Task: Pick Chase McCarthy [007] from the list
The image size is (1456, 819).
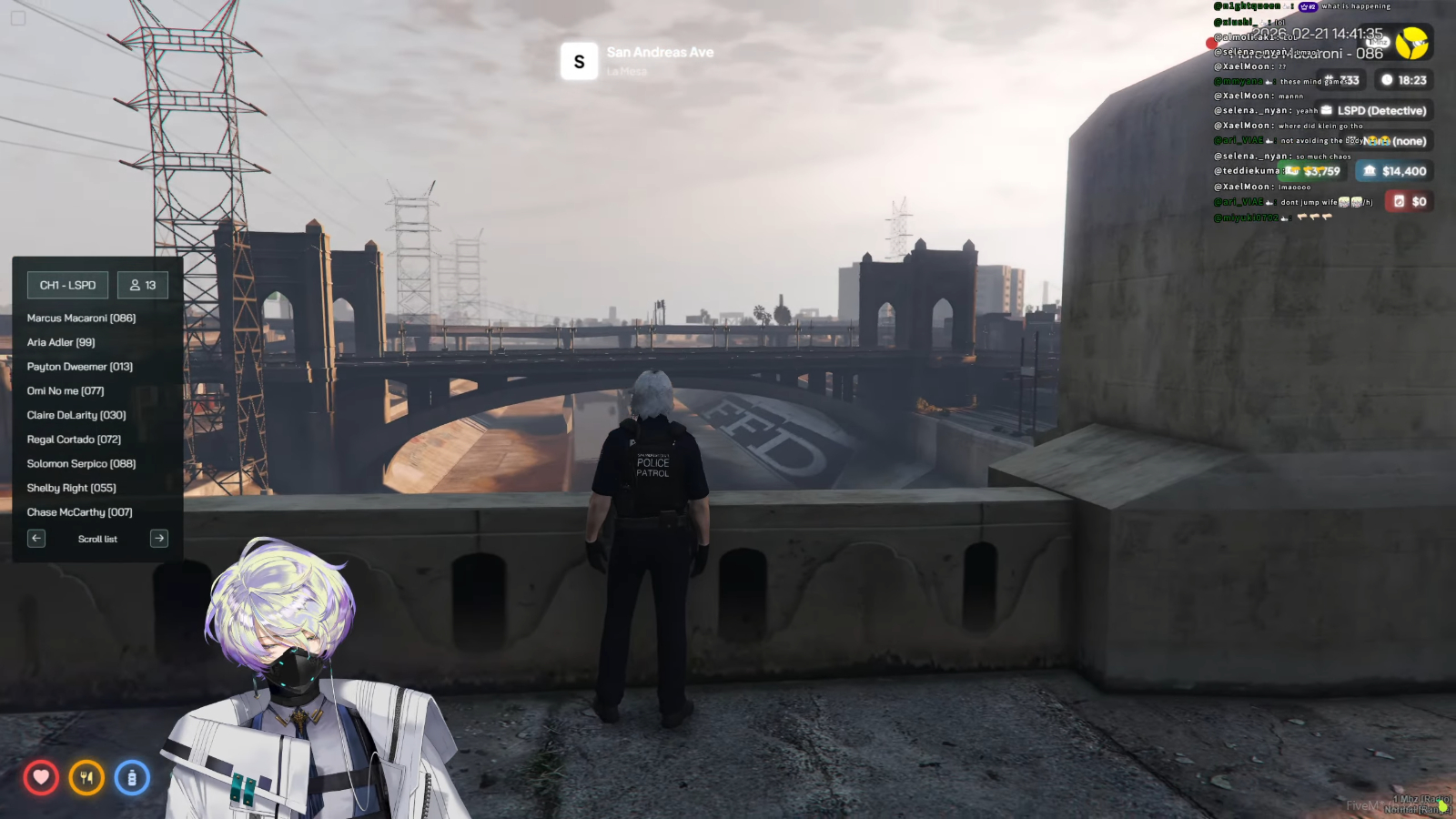Action: (x=80, y=512)
